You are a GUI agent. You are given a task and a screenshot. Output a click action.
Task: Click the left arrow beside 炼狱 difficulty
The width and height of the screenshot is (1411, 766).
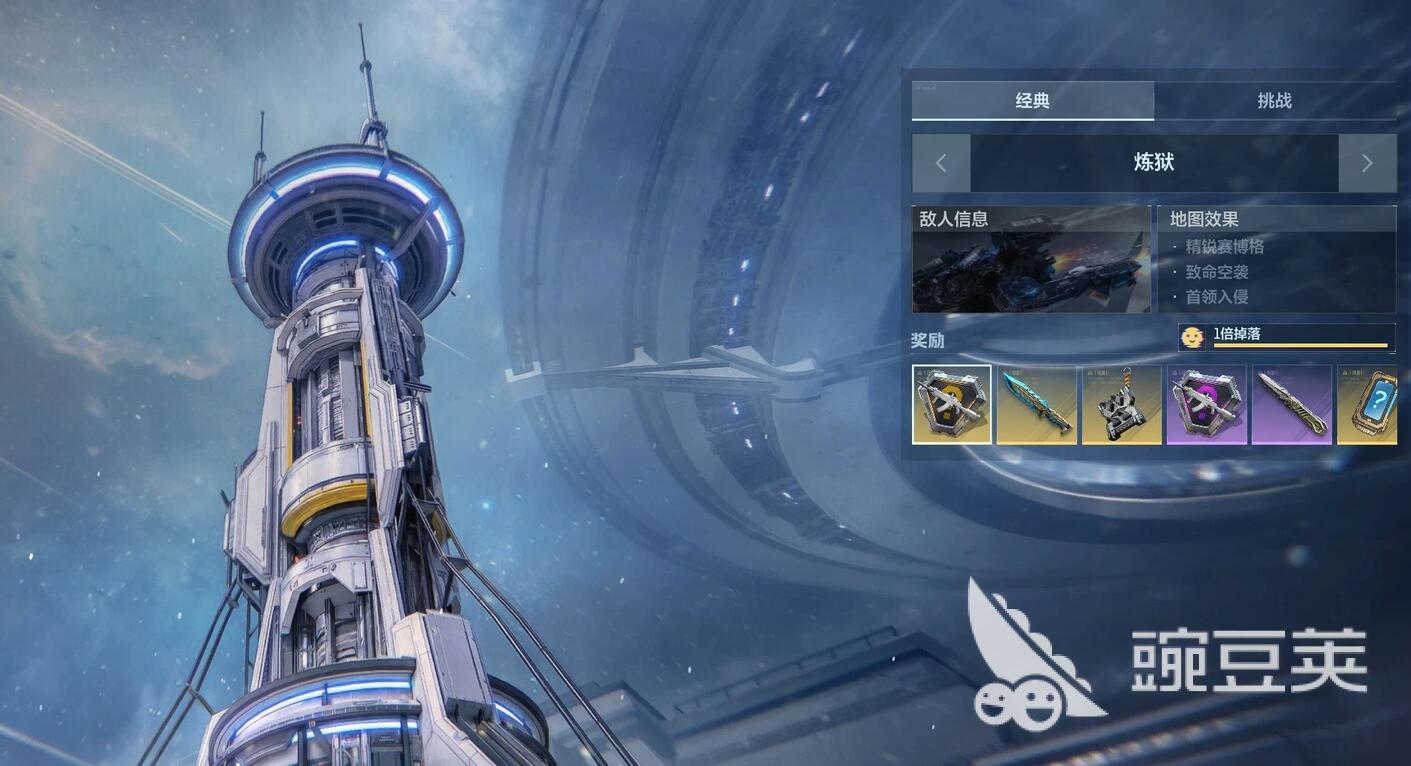tap(941, 163)
